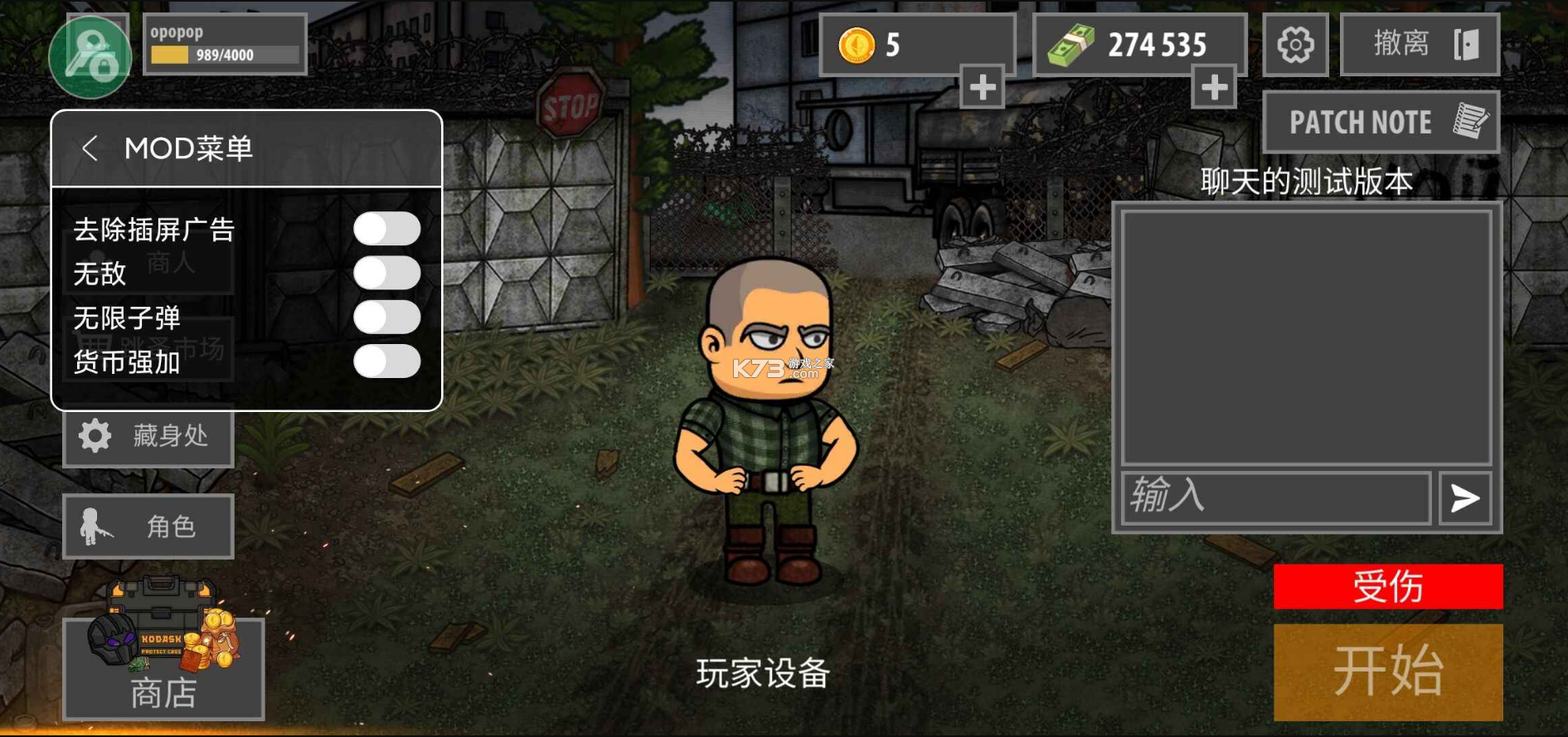Click the gear icon on 藏身处 button

tap(94, 437)
